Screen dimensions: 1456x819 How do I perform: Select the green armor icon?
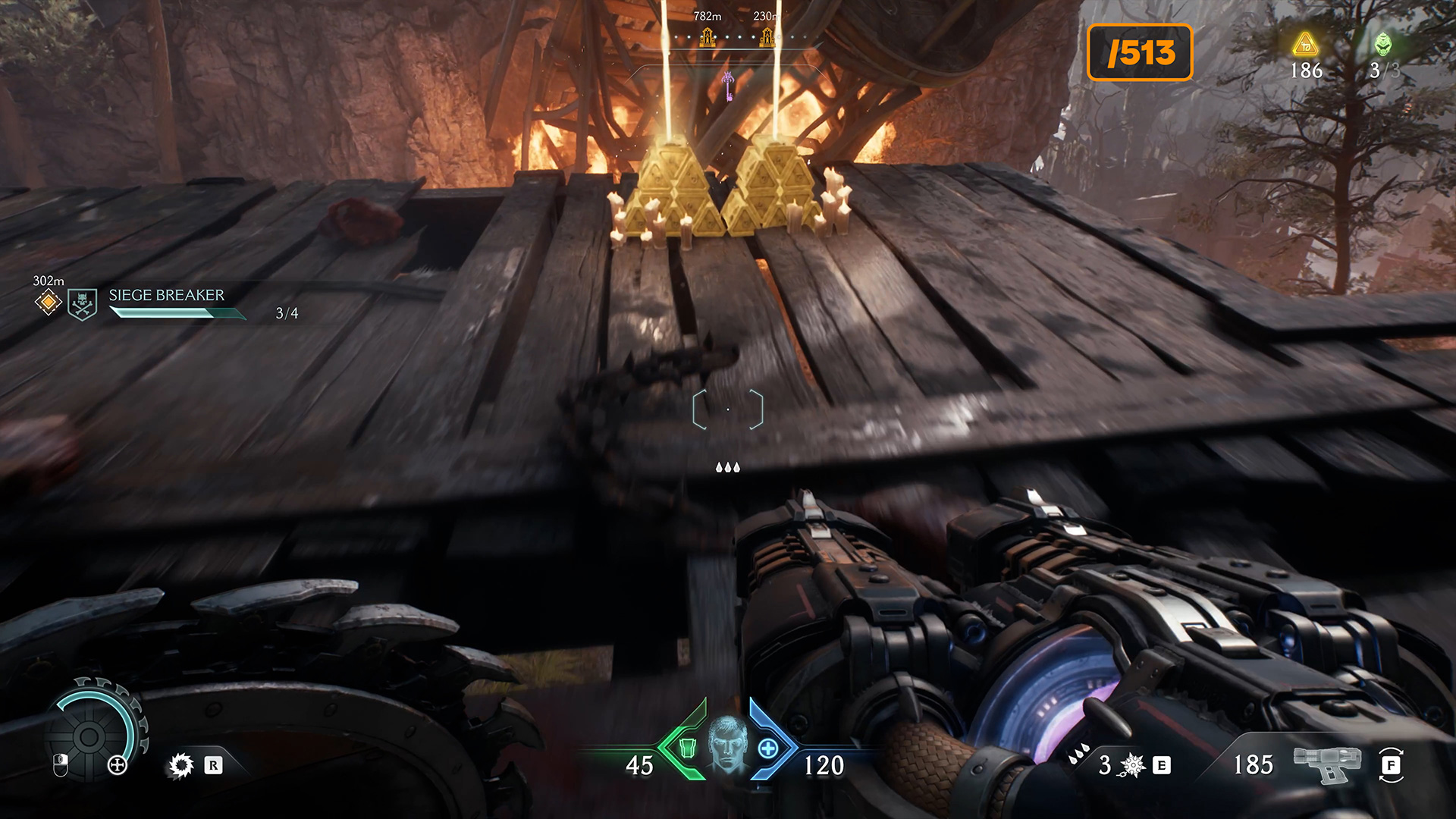point(687,748)
